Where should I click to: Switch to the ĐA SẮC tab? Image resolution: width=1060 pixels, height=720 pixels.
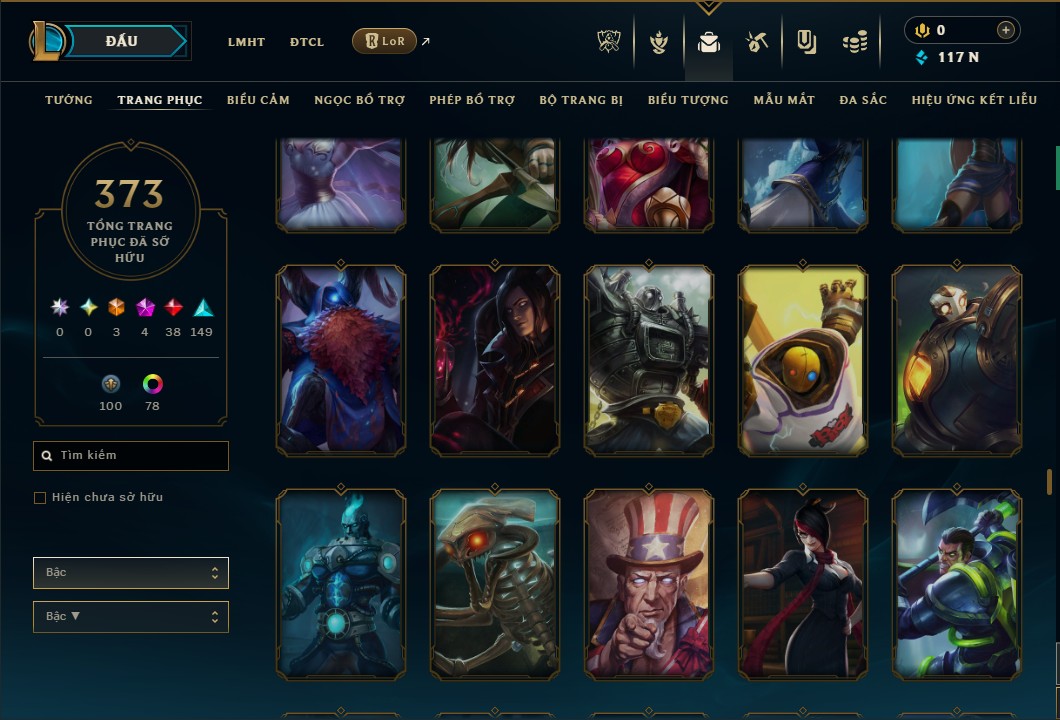coord(863,100)
